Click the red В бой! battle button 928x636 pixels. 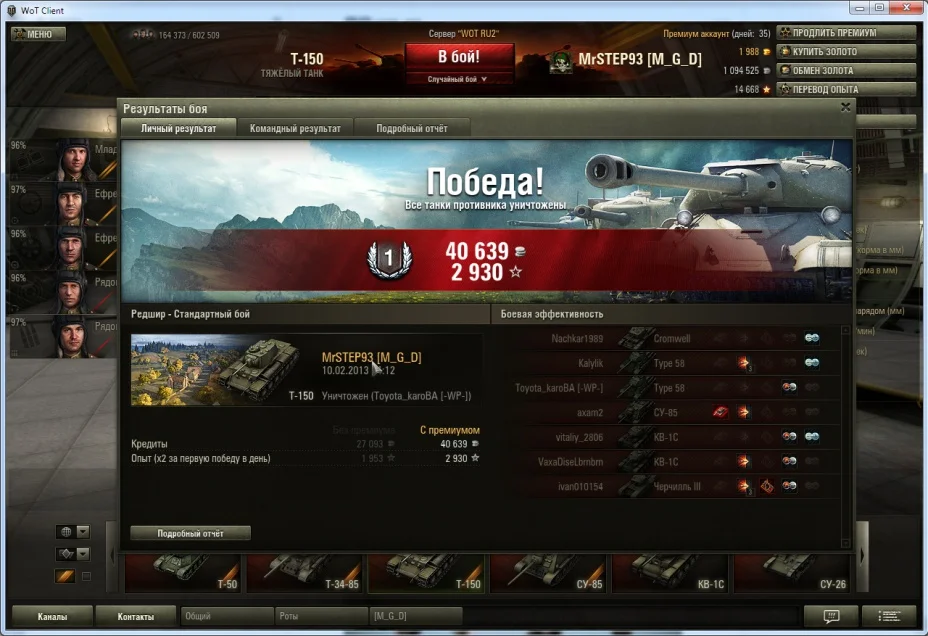click(x=459, y=56)
